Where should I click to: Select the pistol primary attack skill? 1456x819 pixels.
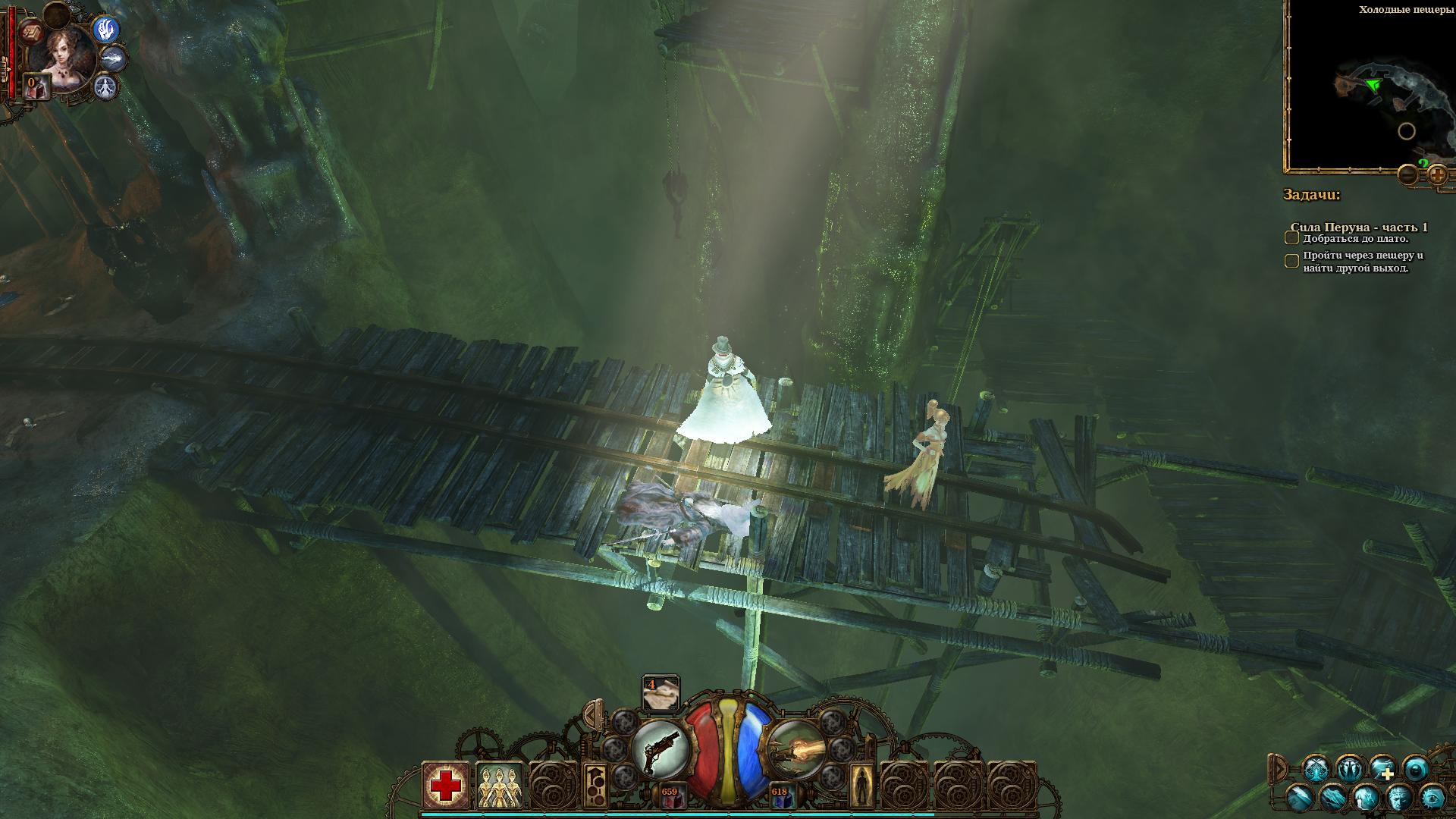coord(659,749)
